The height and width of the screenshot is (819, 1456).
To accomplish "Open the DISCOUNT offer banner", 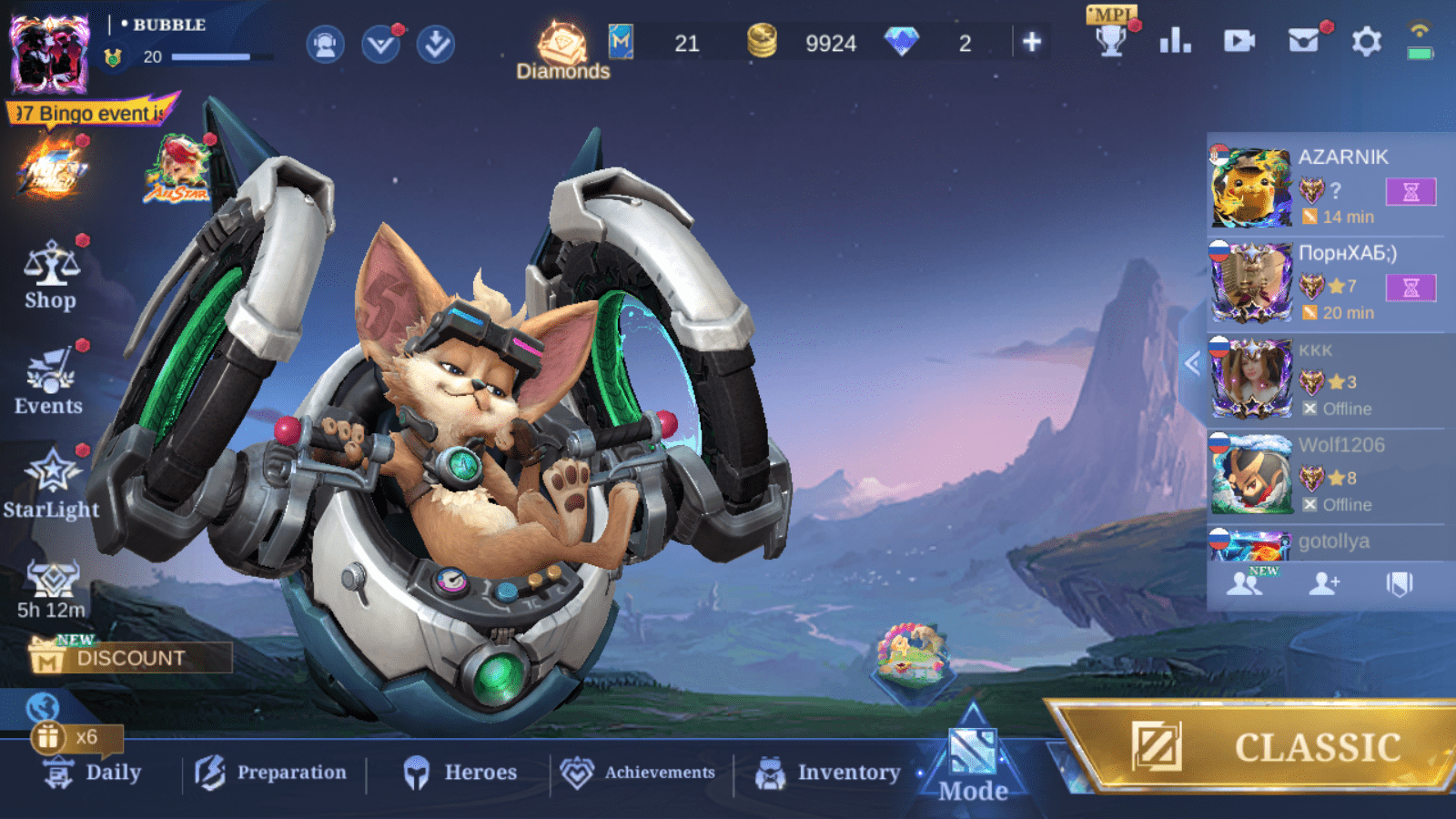I will pos(130,657).
